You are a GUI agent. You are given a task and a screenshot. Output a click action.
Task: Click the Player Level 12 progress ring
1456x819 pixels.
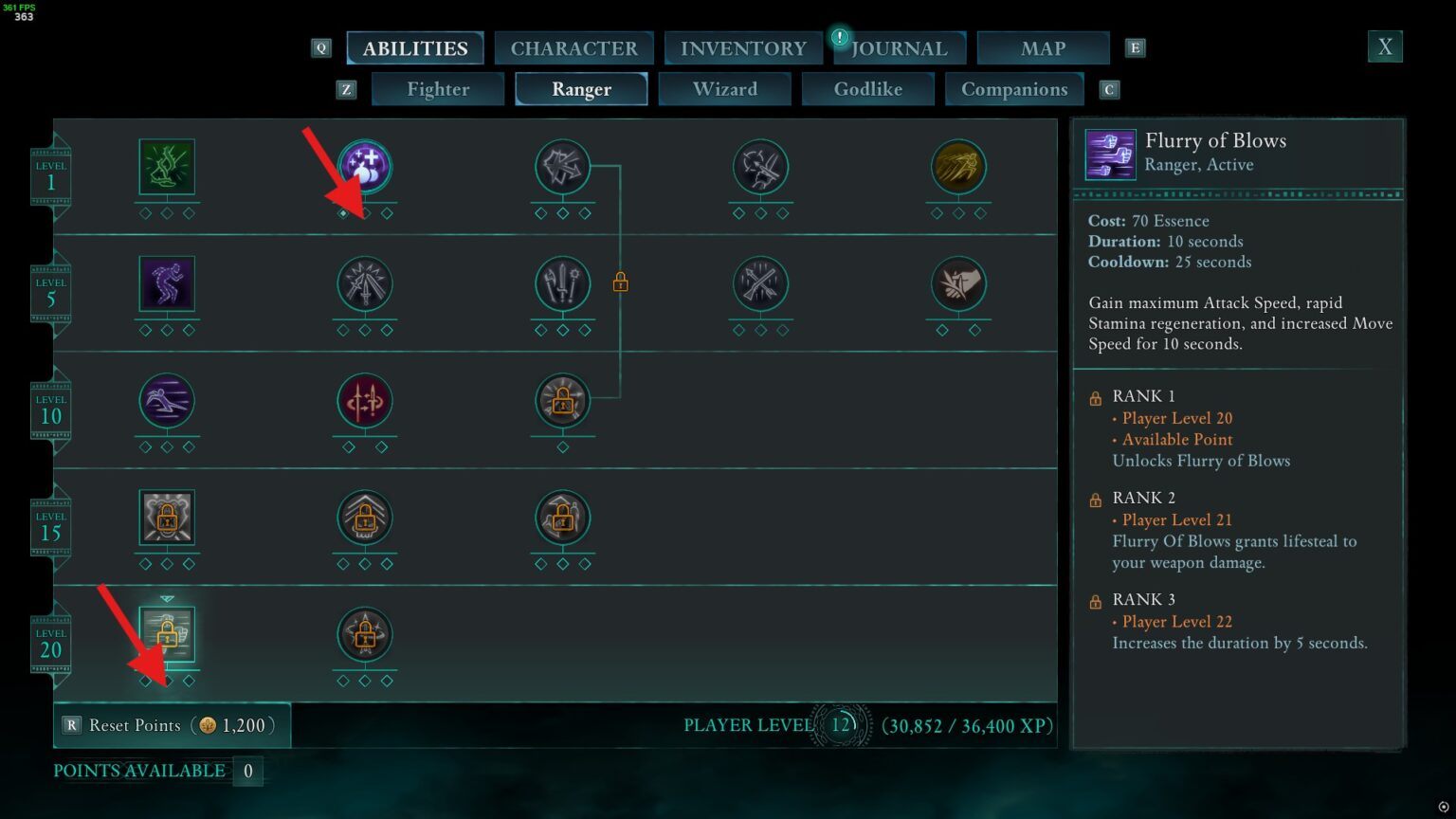[x=838, y=724]
